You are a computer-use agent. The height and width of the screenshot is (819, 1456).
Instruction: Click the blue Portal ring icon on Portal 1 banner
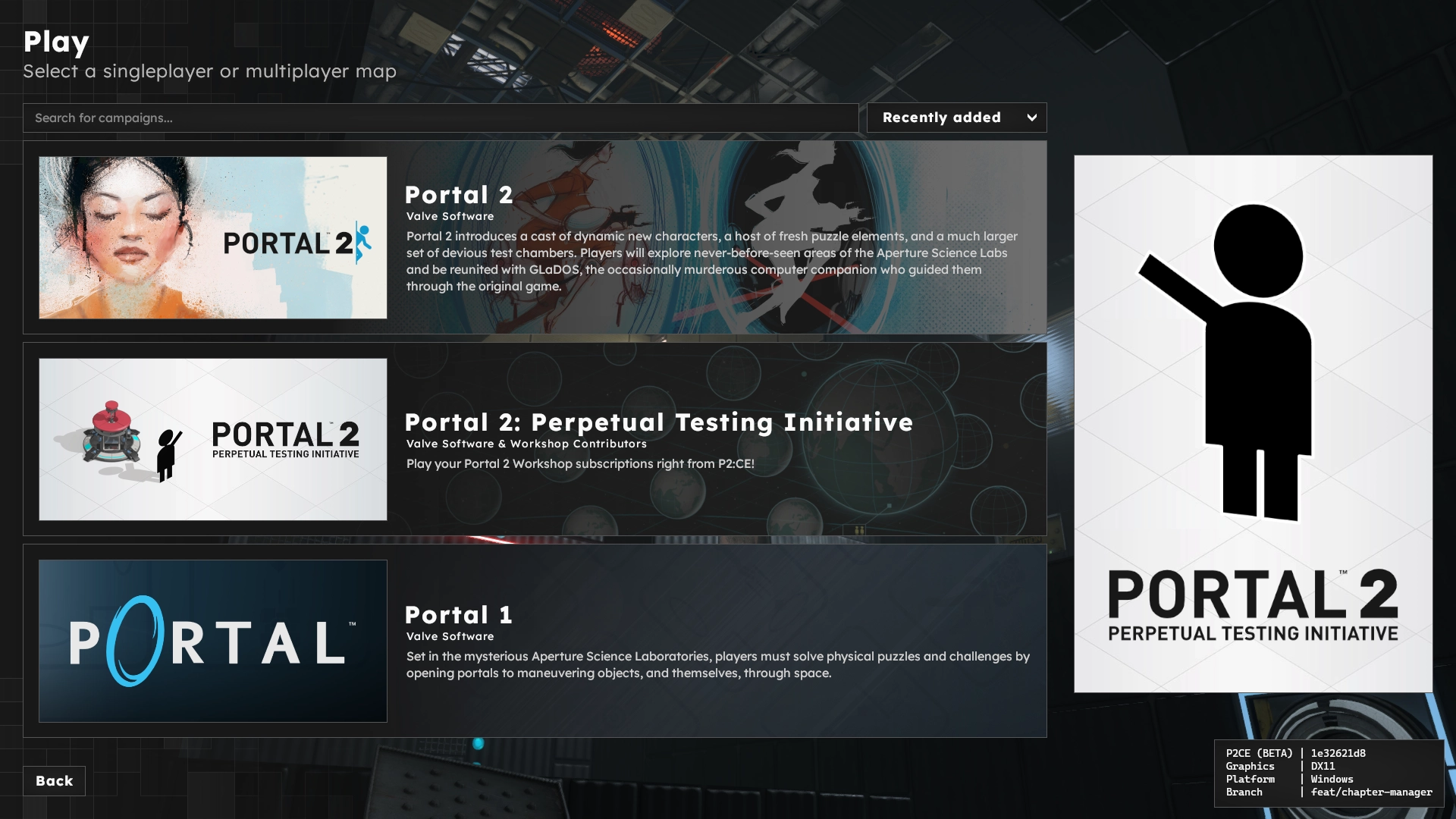[x=136, y=641]
